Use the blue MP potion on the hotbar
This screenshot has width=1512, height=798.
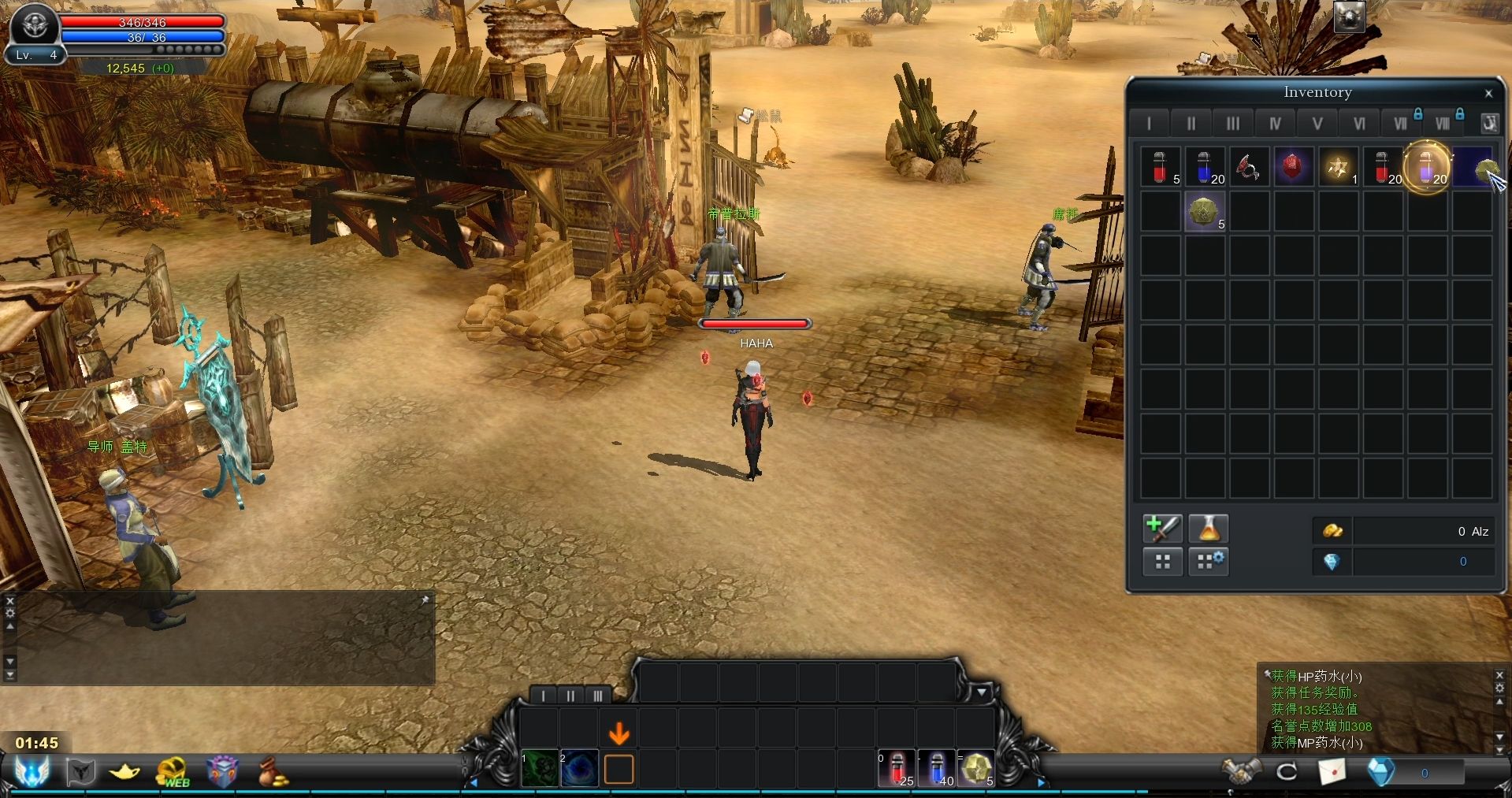(x=937, y=769)
